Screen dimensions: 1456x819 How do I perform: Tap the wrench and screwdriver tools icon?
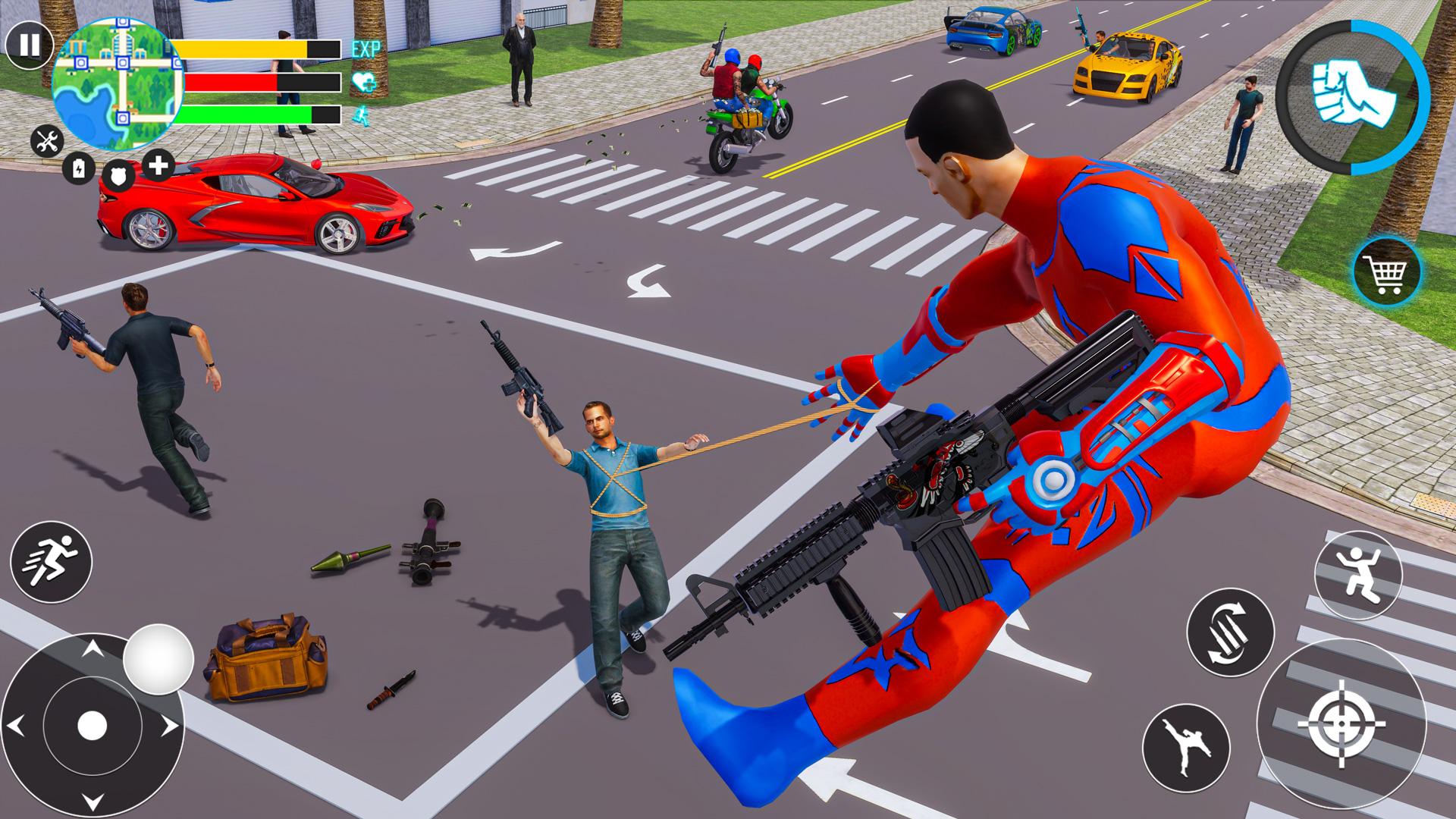click(48, 141)
